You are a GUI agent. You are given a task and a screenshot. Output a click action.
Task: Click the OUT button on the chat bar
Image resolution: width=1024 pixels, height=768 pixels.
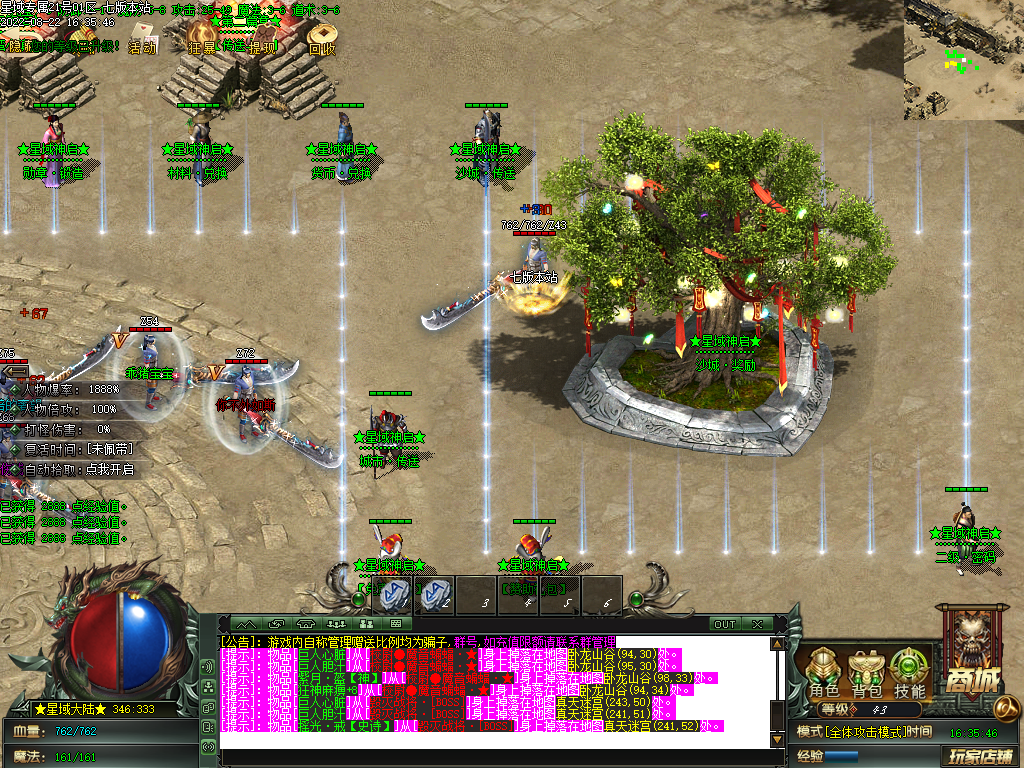coord(725,624)
